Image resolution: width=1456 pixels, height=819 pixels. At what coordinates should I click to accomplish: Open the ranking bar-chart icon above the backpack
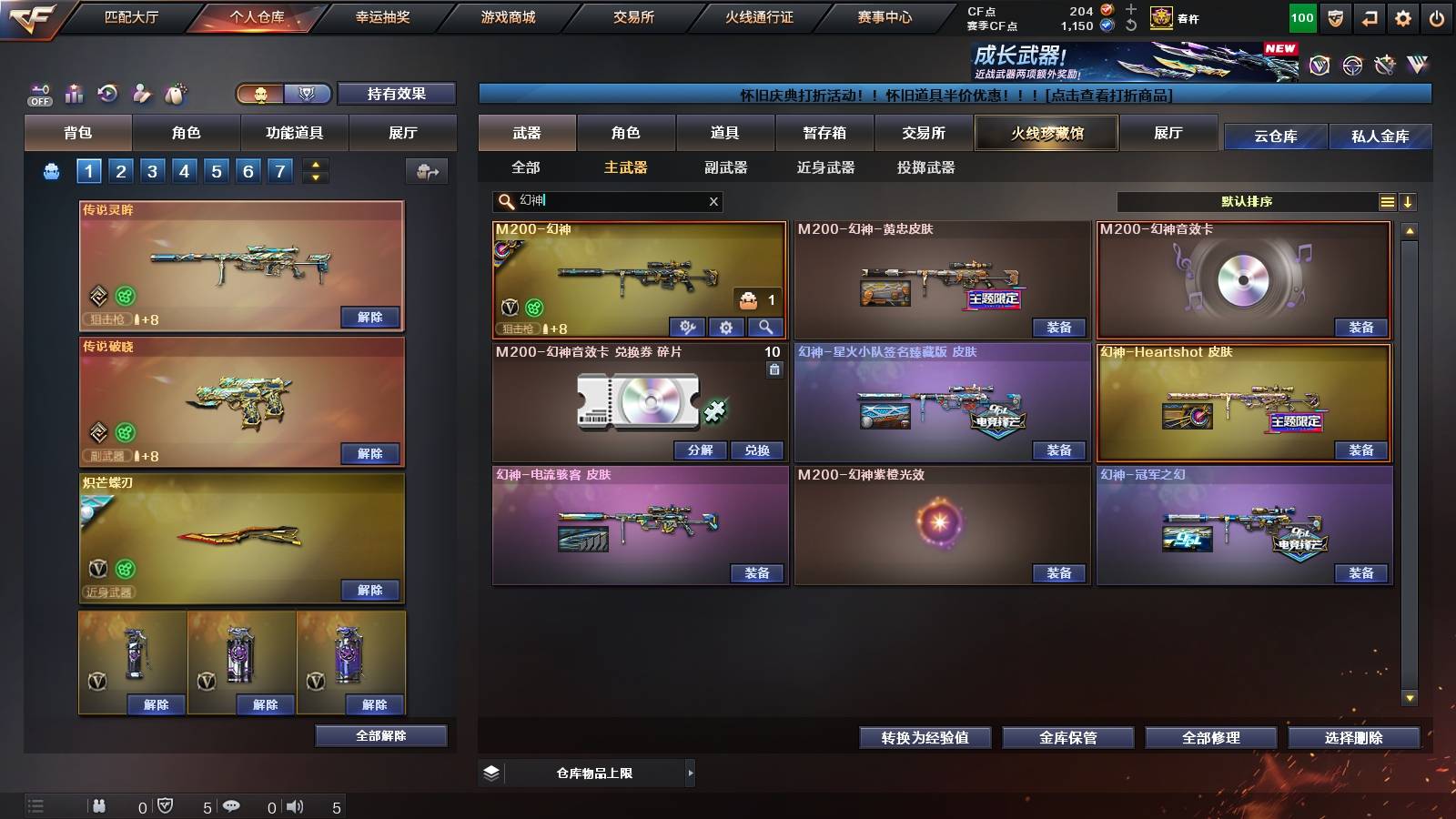tap(74, 94)
